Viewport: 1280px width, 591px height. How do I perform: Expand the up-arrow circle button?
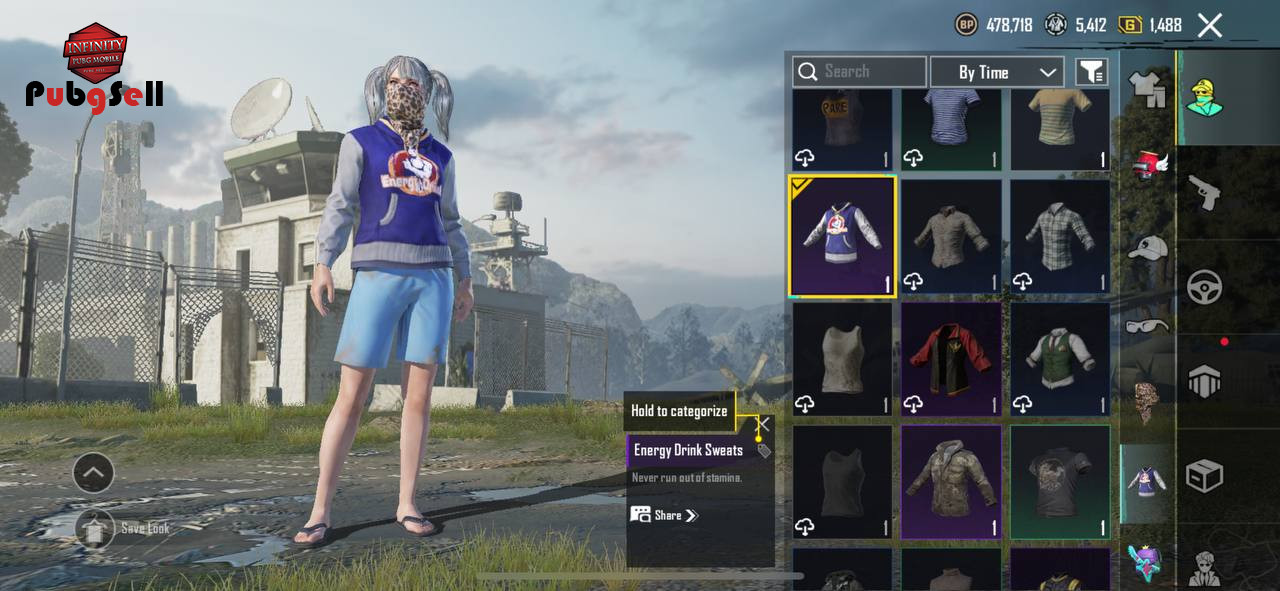point(93,473)
